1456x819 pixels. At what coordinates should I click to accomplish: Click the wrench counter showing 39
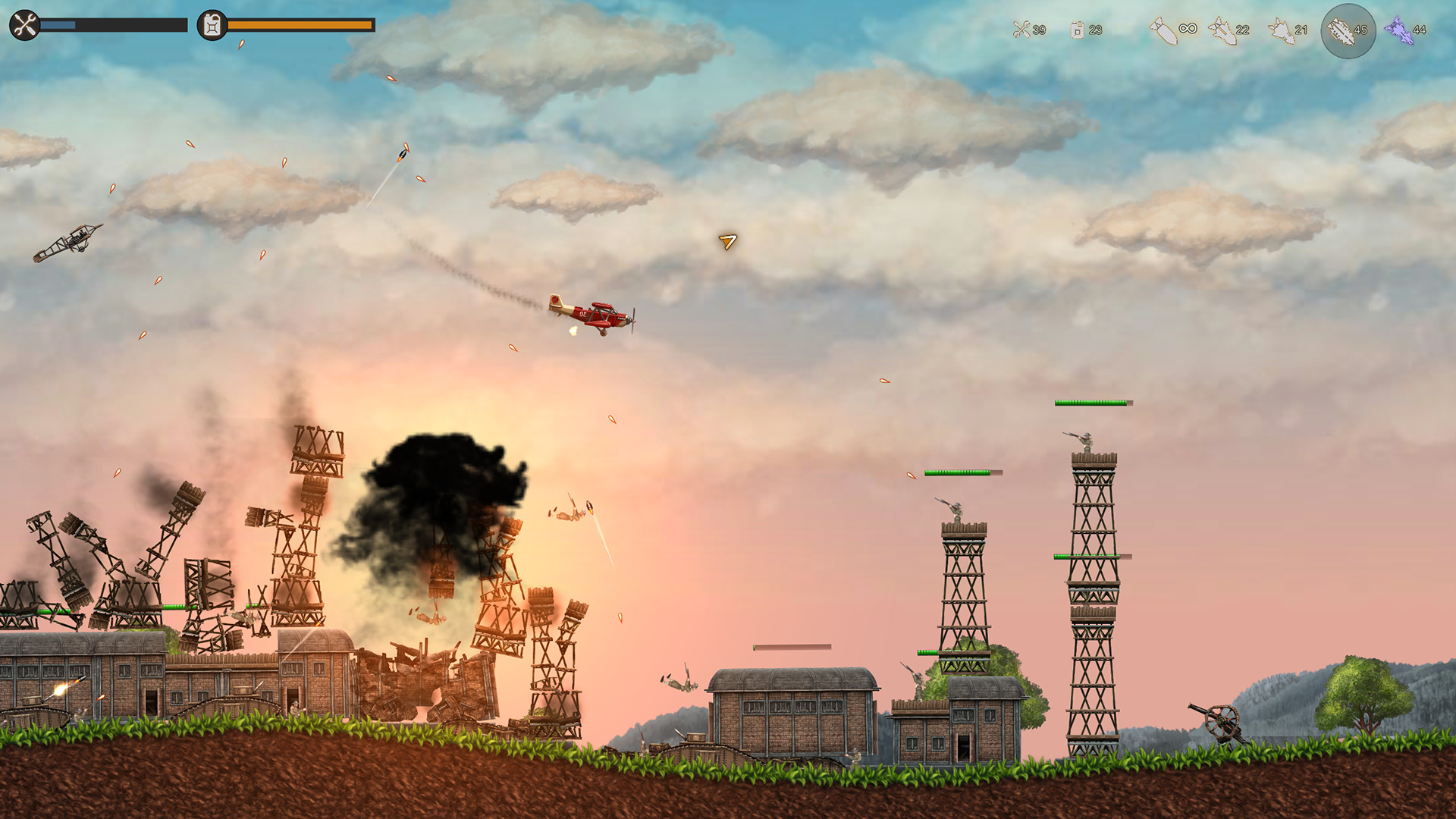click(1039, 30)
